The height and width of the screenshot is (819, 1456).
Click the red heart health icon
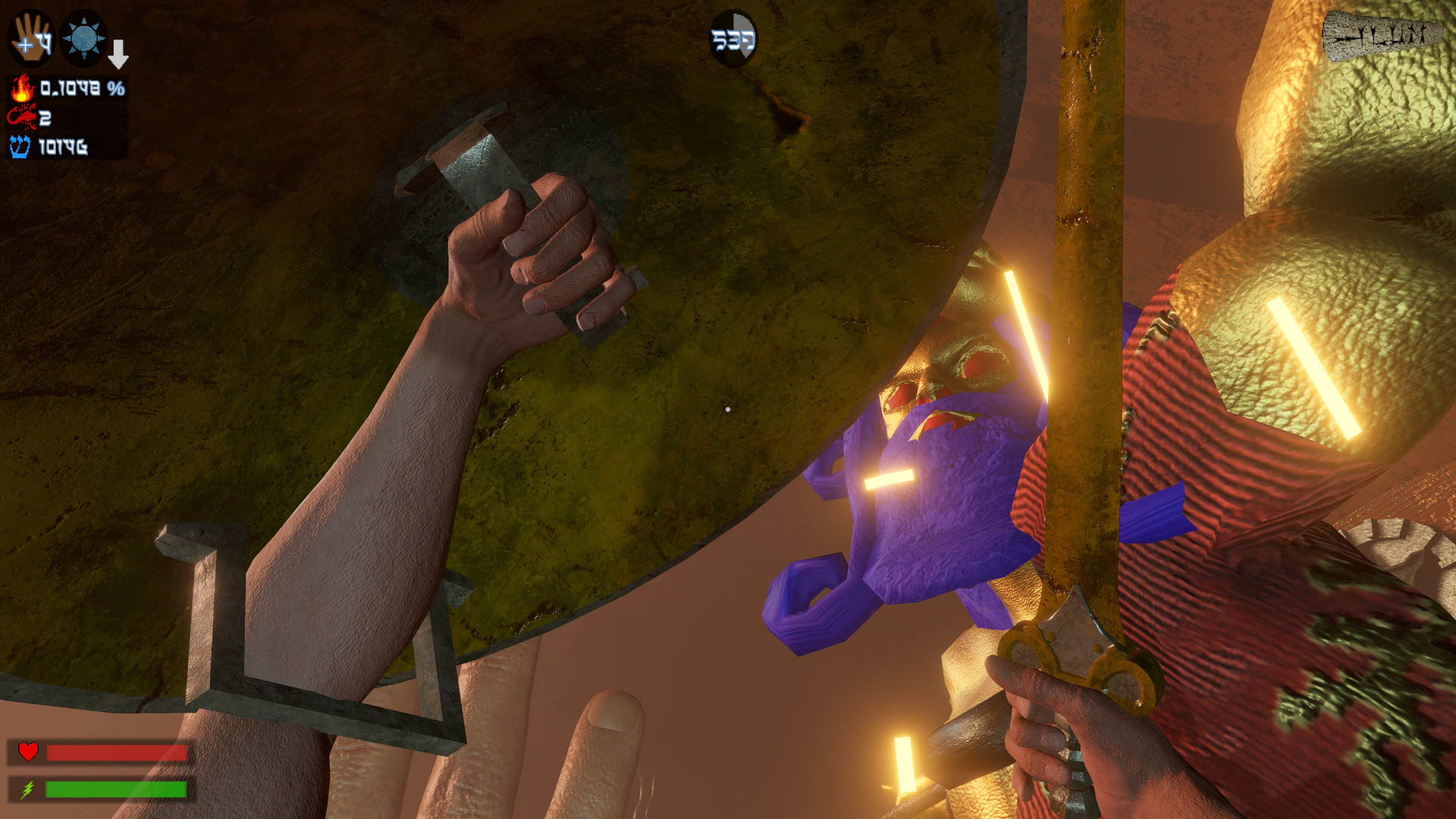[x=27, y=753]
